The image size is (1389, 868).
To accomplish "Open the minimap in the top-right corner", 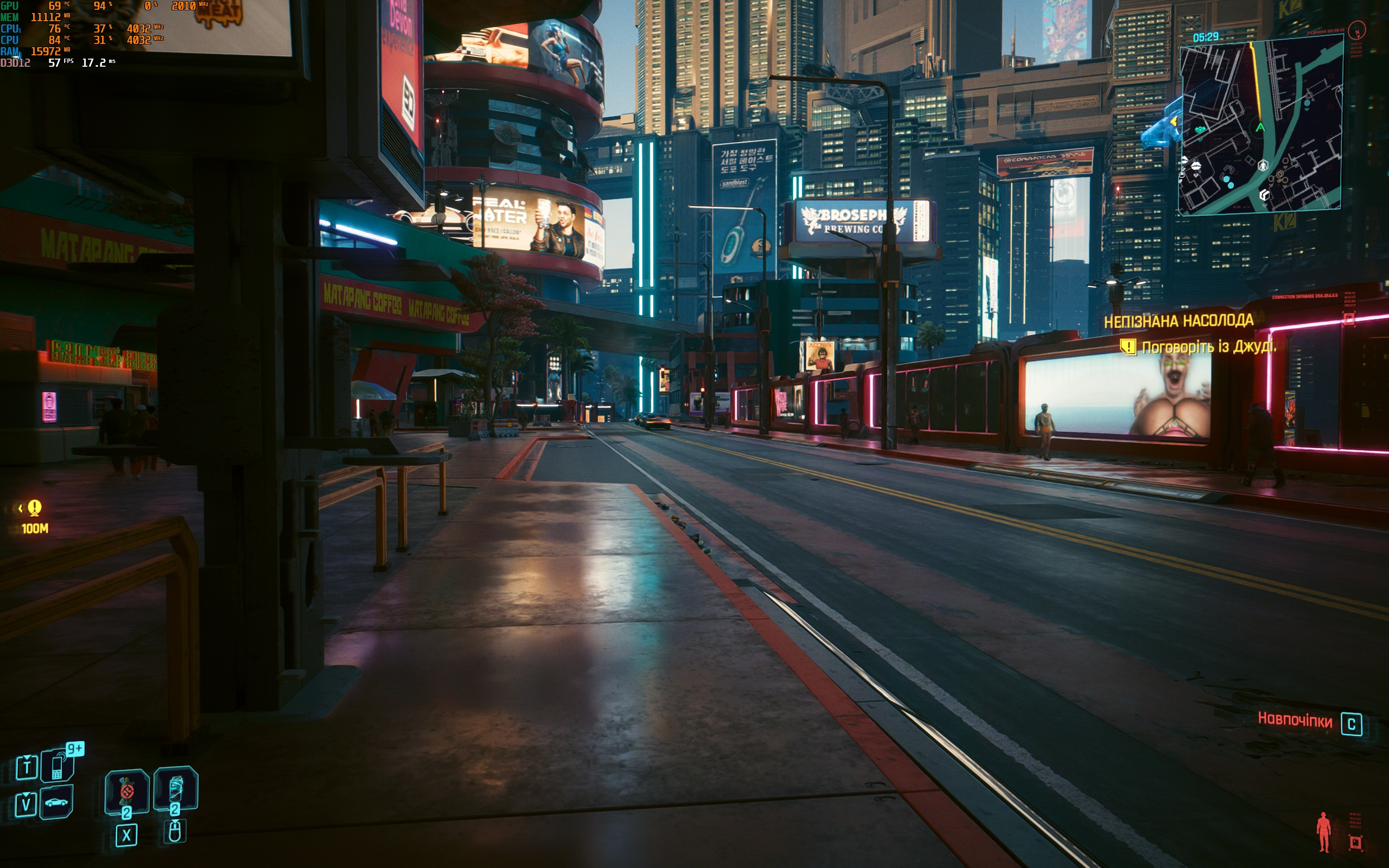I will click(1260, 126).
